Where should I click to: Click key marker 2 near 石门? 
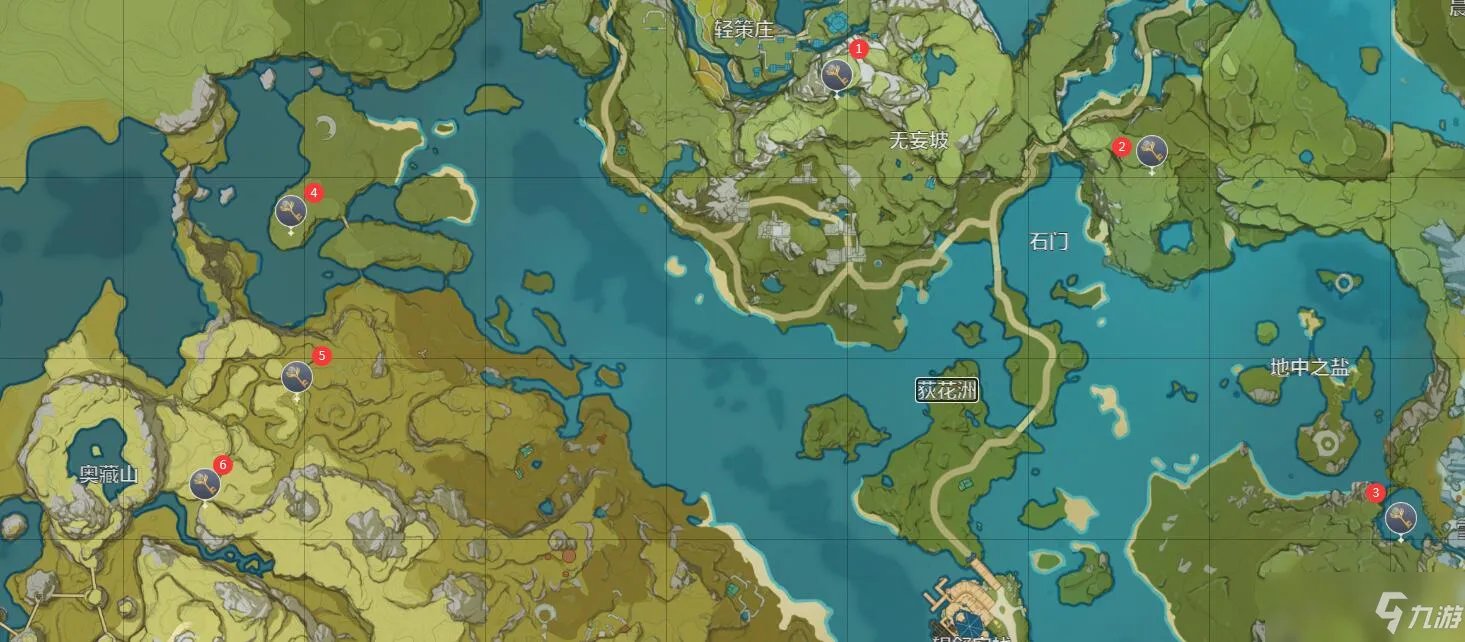pyautogui.click(x=1151, y=151)
